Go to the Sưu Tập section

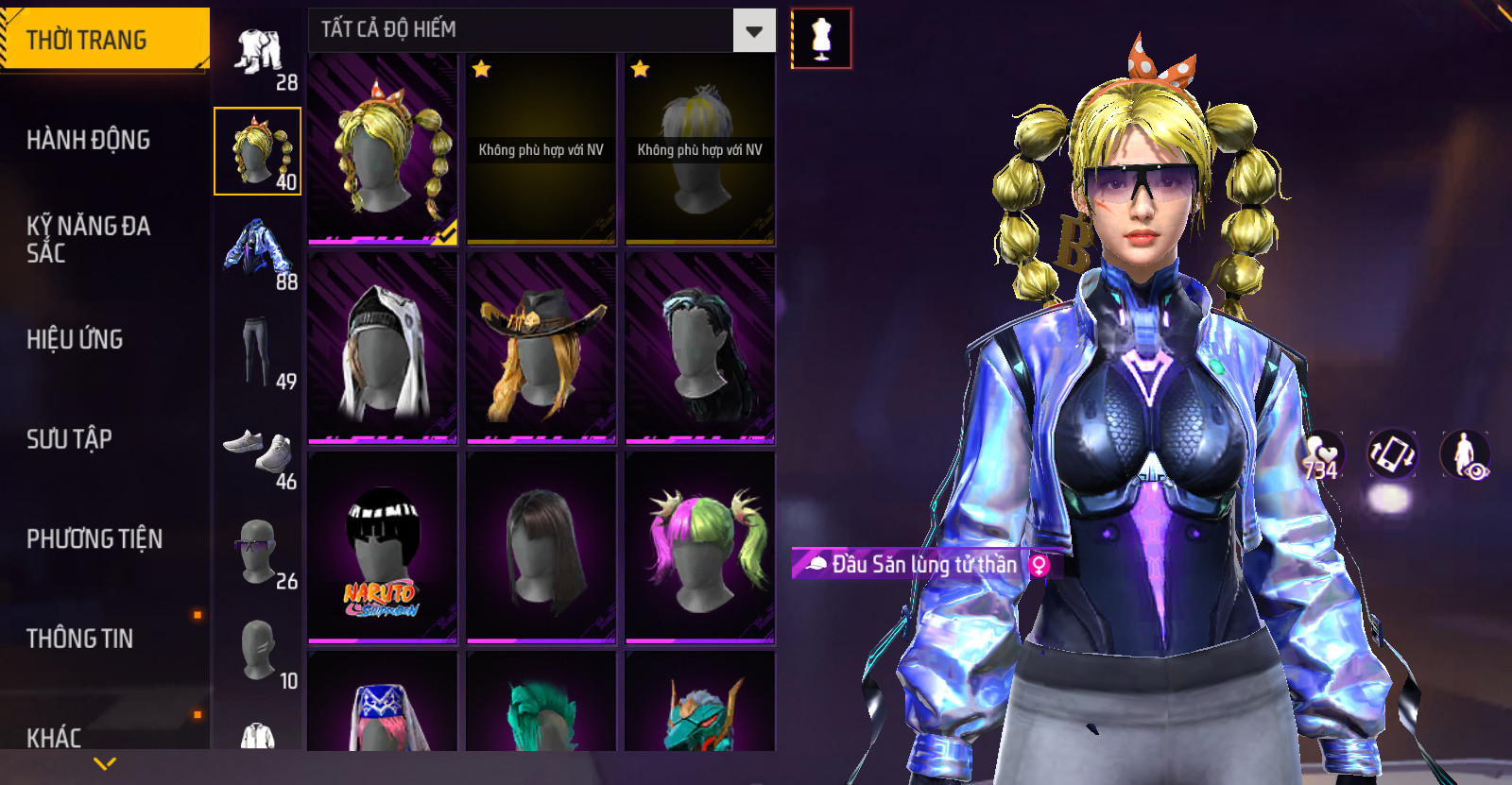(69, 438)
